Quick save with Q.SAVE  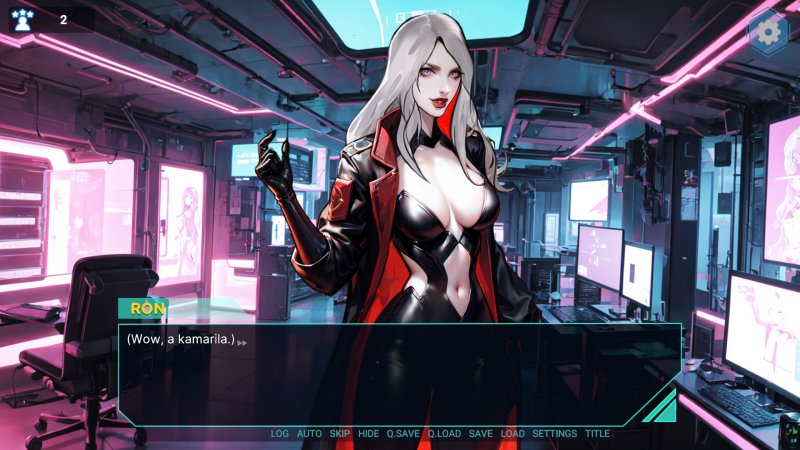click(403, 434)
